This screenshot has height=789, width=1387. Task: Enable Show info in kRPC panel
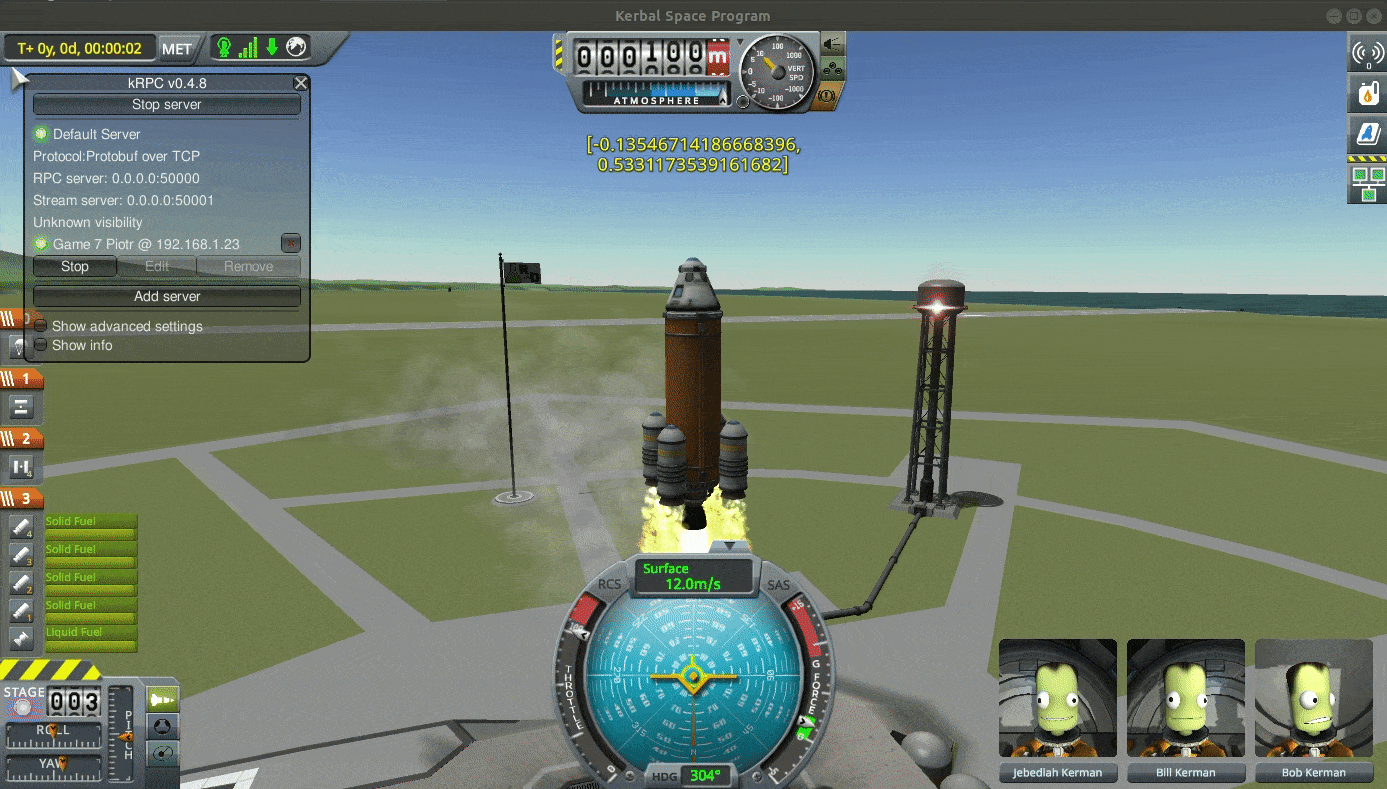coord(40,345)
